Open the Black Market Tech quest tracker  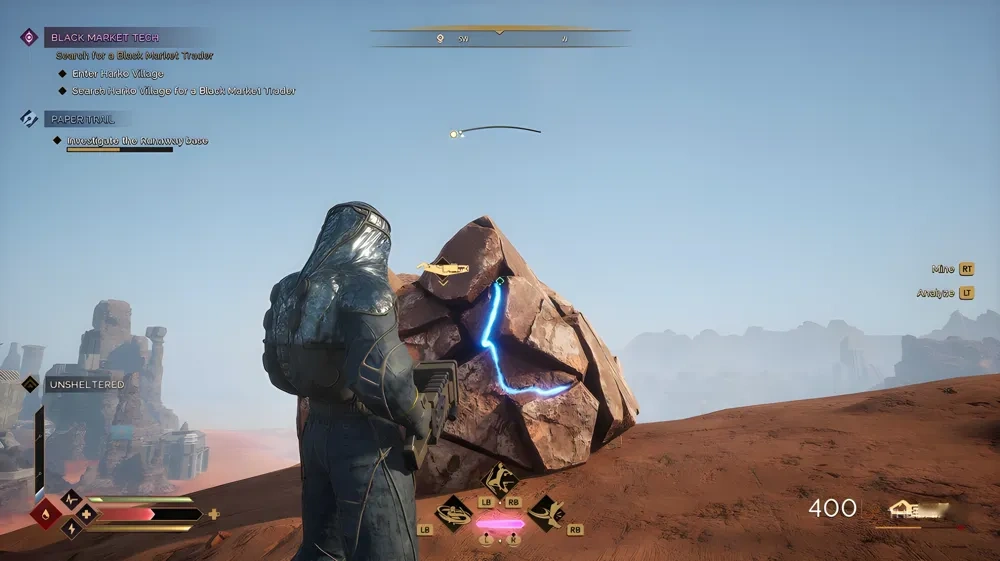tap(118, 38)
